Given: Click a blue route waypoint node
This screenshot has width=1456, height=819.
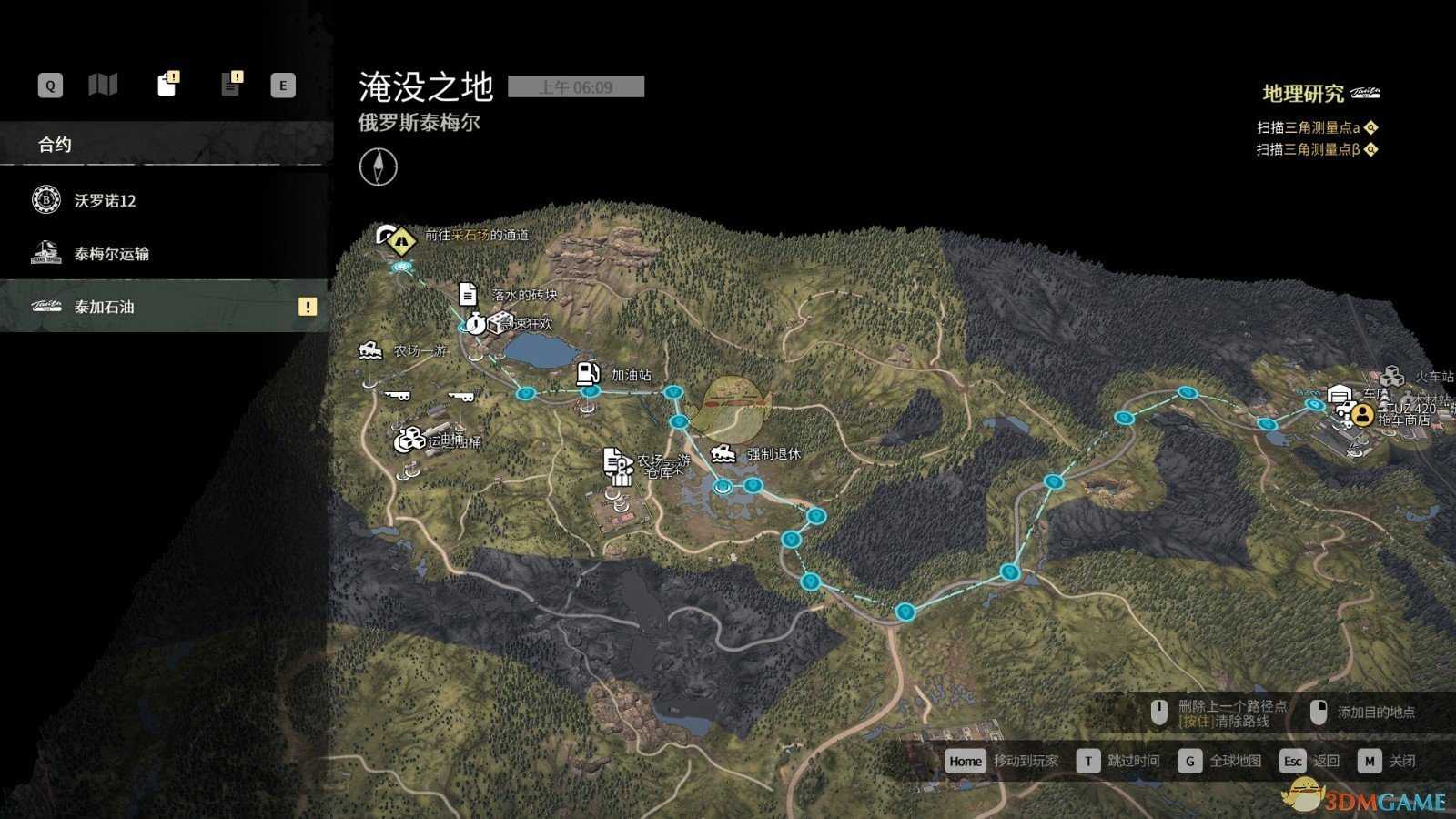Looking at the screenshot, I should coord(673,390).
